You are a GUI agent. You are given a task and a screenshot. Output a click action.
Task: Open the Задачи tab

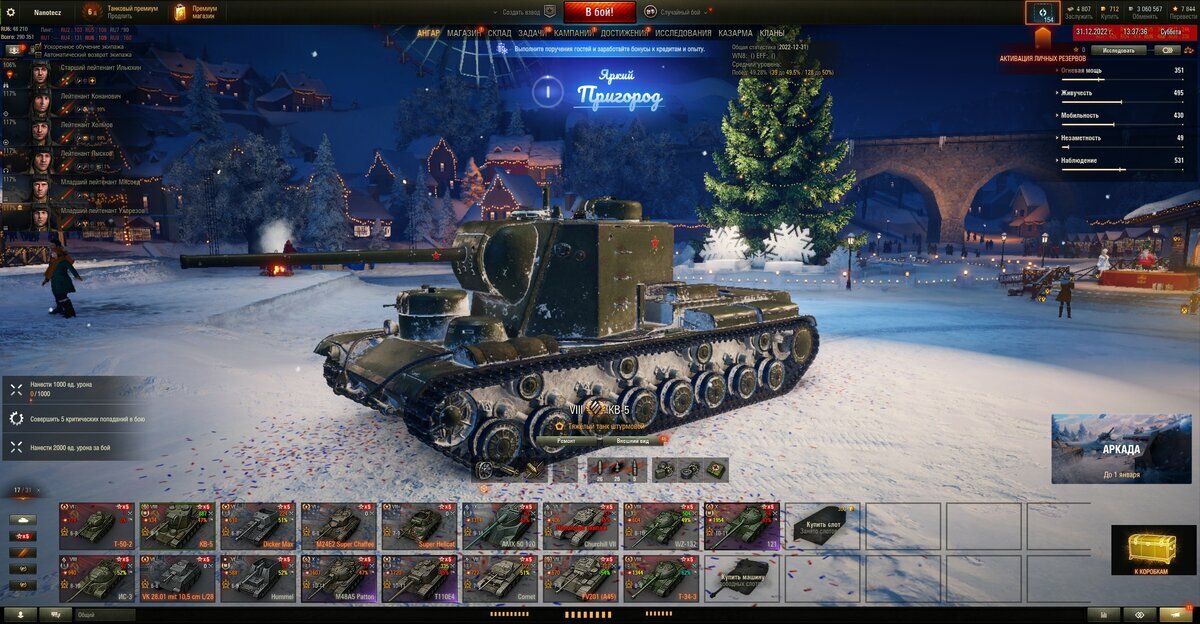tap(532, 33)
